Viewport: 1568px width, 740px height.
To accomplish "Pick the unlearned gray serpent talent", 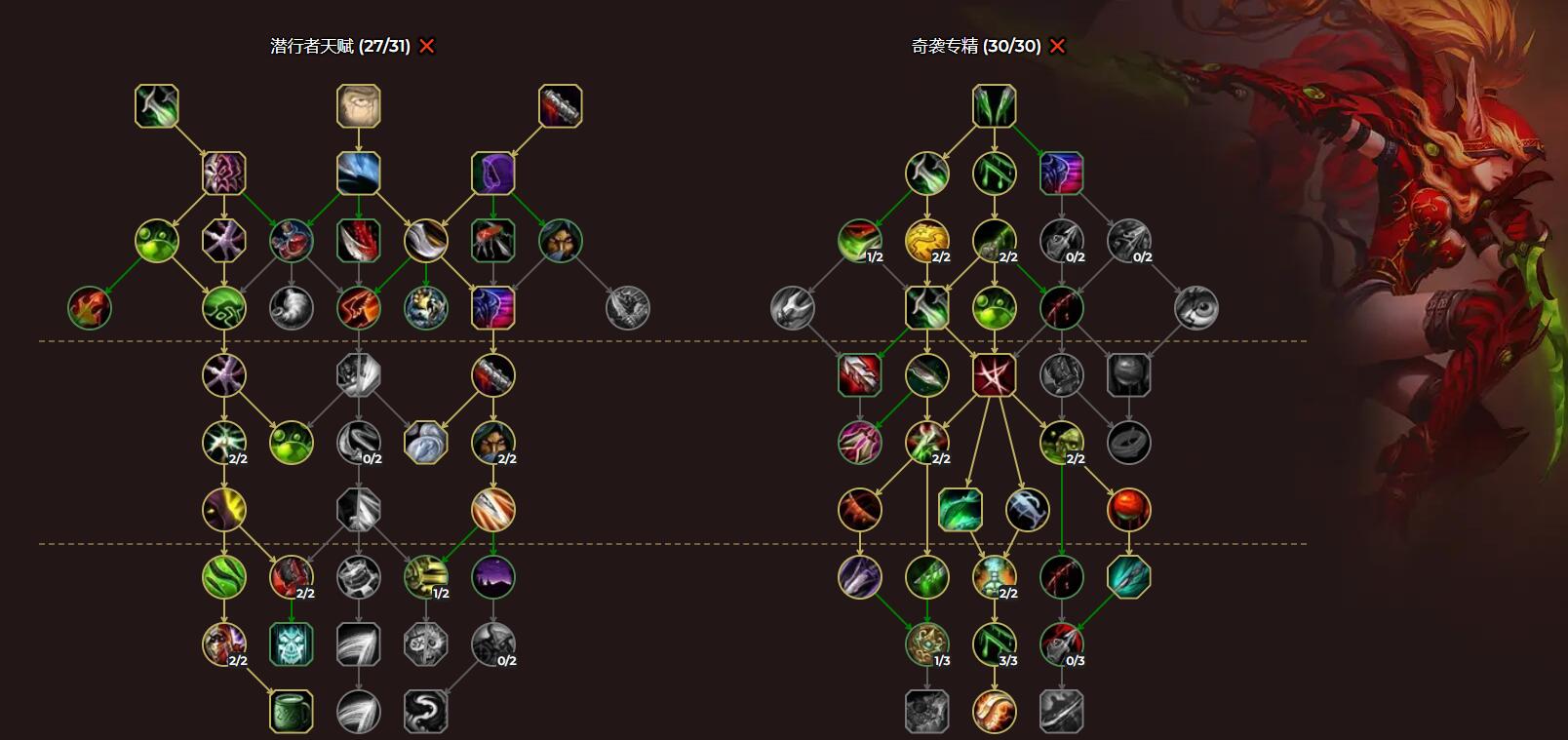I will click(x=426, y=712).
